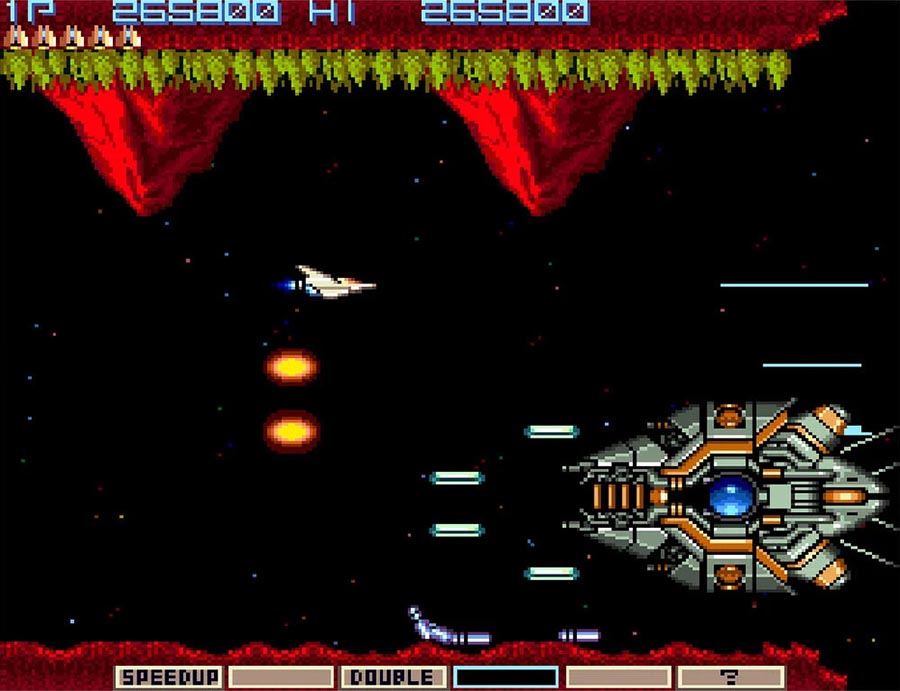The height and width of the screenshot is (691, 900).
Task: Choose the DOUBLE weapon slot
Action: 393,677
